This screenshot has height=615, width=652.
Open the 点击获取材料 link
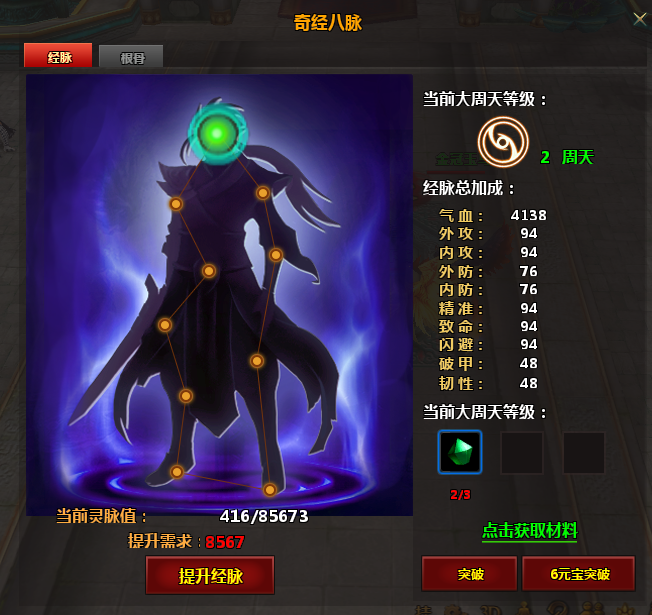(x=529, y=530)
